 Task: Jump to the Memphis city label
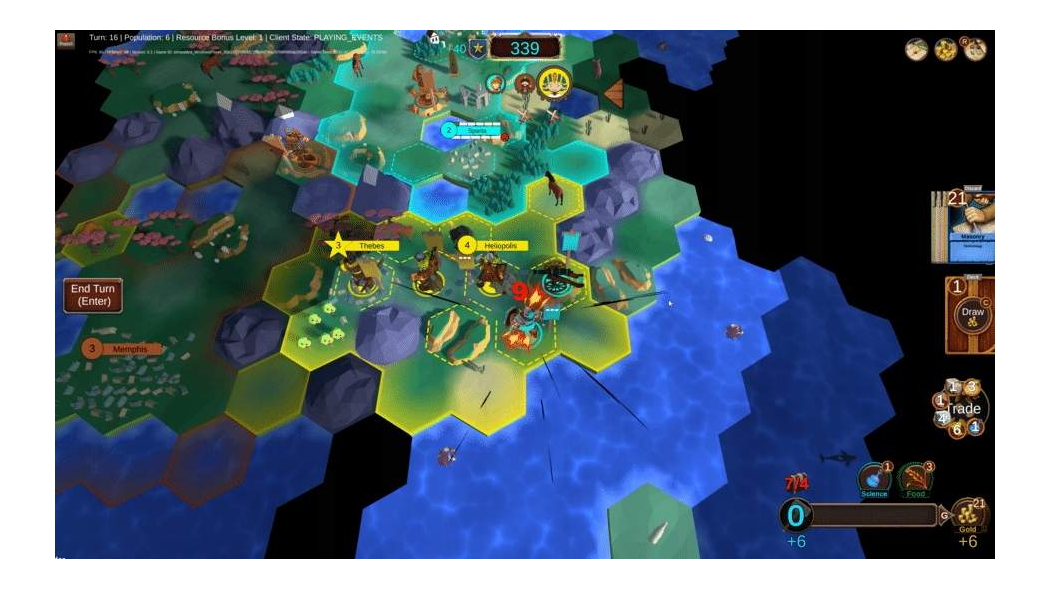click(128, 349)
